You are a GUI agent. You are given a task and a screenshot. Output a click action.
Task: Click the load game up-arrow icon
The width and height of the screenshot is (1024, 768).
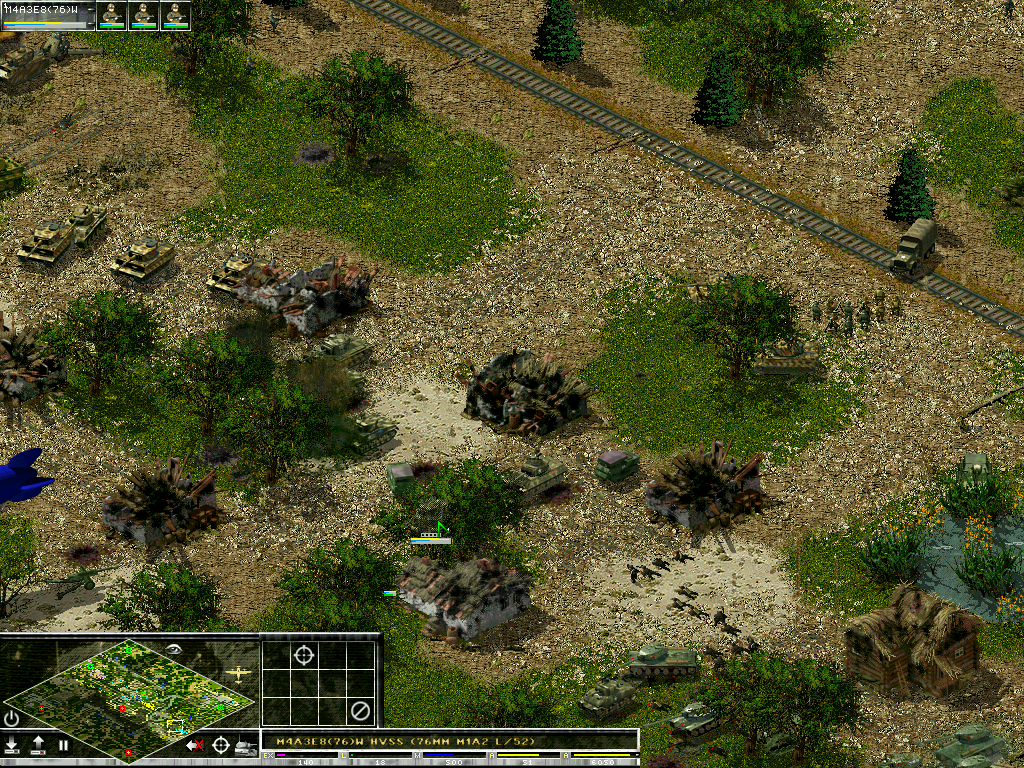[x=38, y=745]
